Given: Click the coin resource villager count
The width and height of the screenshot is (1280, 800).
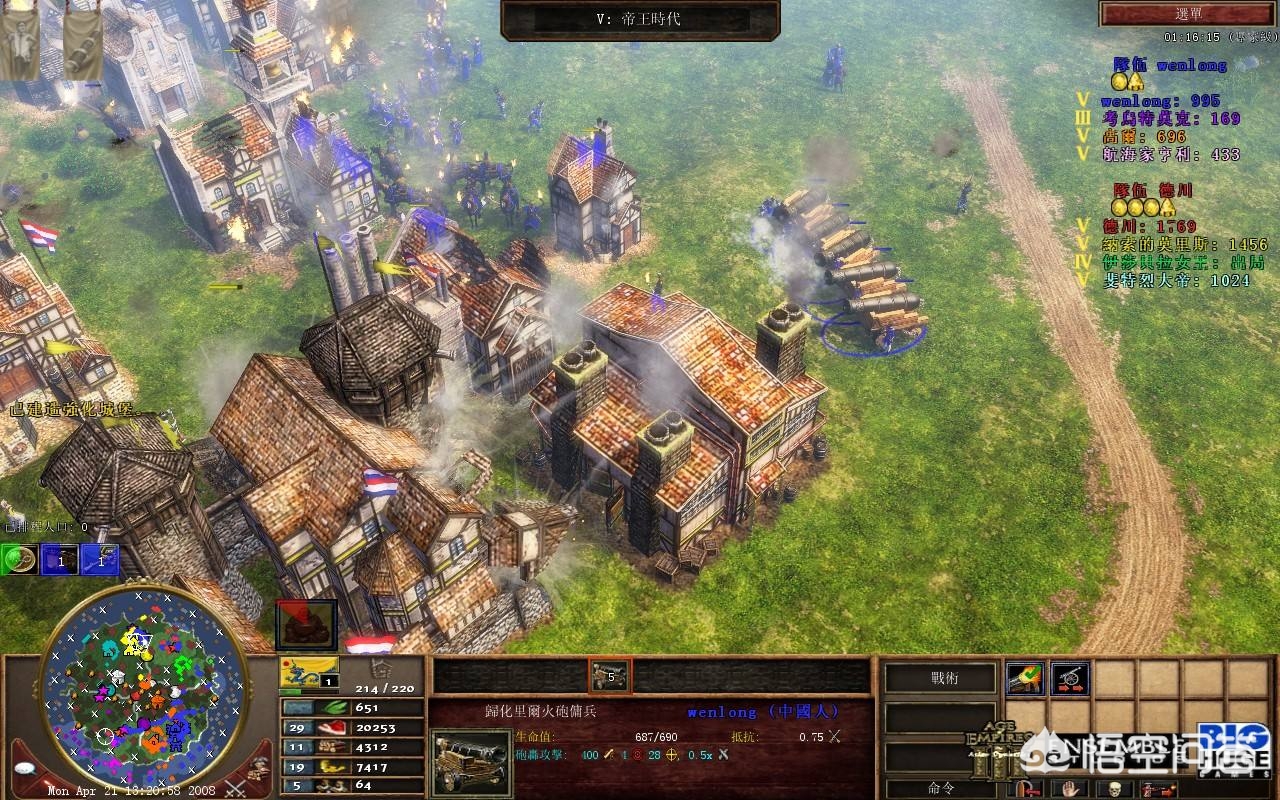Looking at the screenshot, I should point(295,766).
